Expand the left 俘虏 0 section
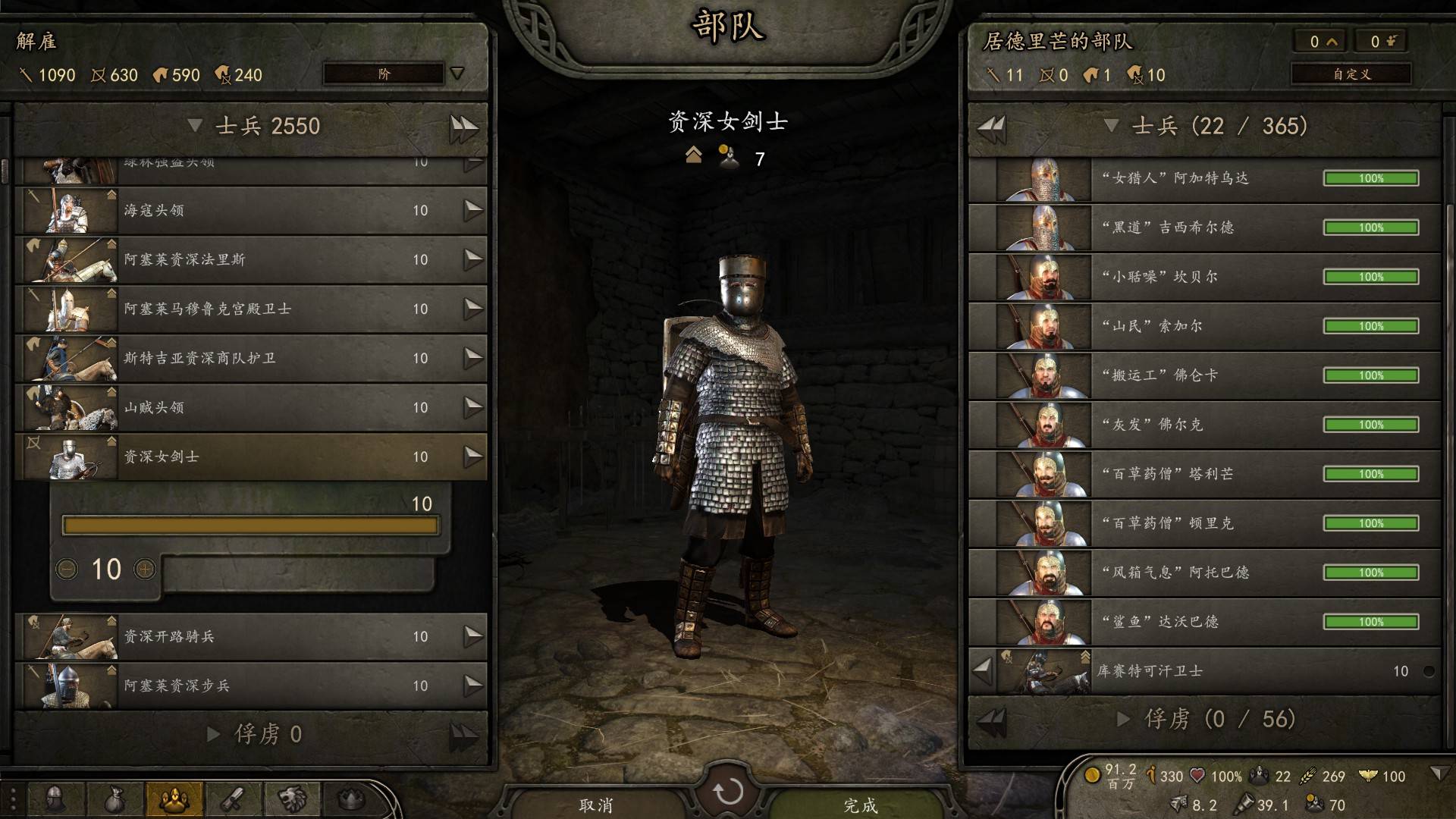The height and width of the screenshot is (819, 1456). click(214, 734)
